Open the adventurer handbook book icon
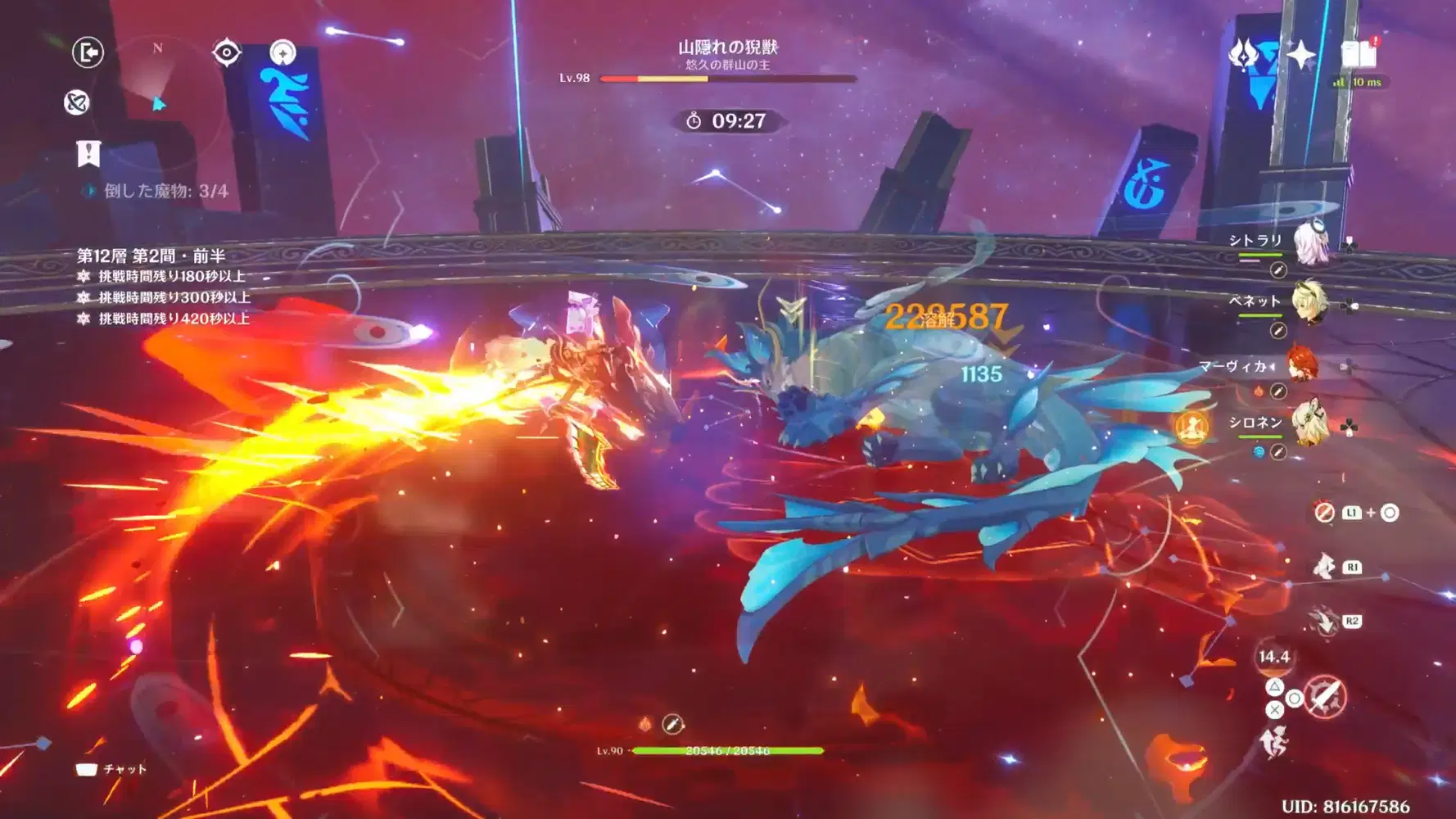 point(1359,54)
